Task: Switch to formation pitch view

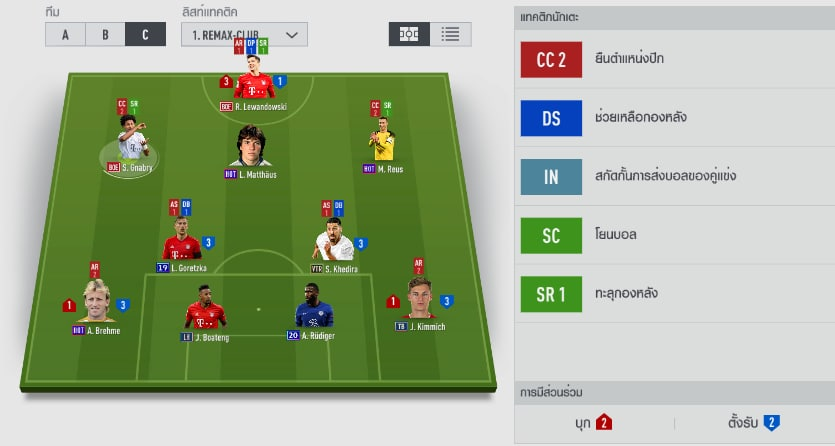Action: pos(409,33)
